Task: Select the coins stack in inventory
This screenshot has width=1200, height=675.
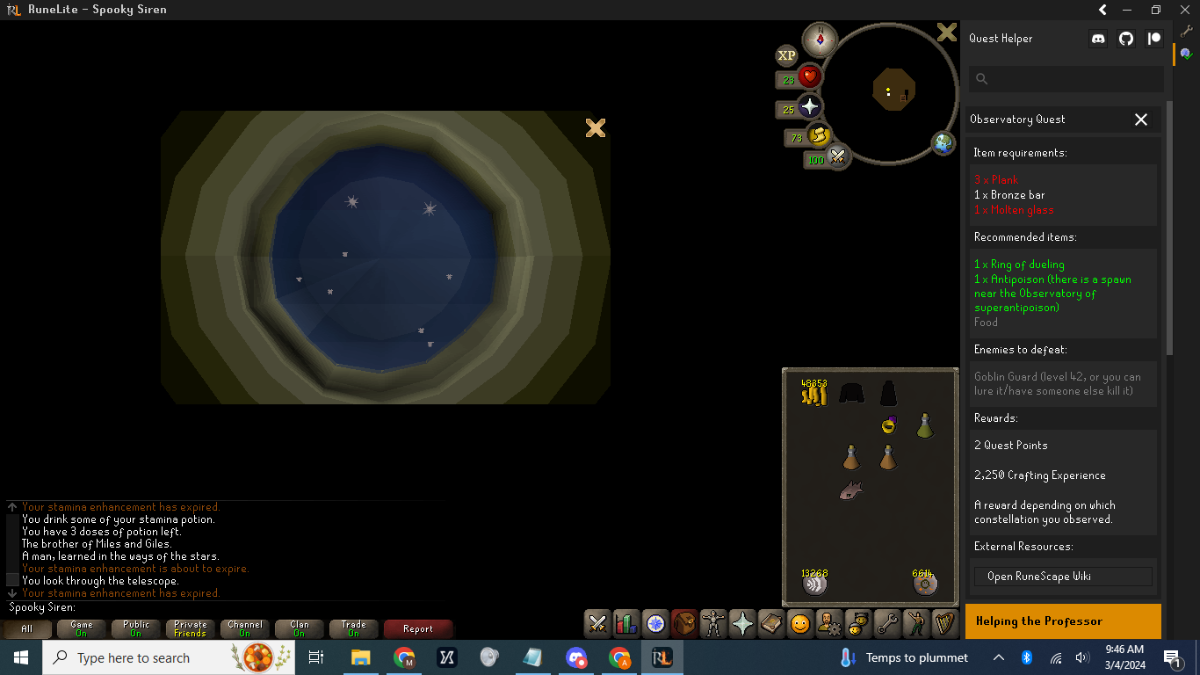Action: tap(813, 394)
